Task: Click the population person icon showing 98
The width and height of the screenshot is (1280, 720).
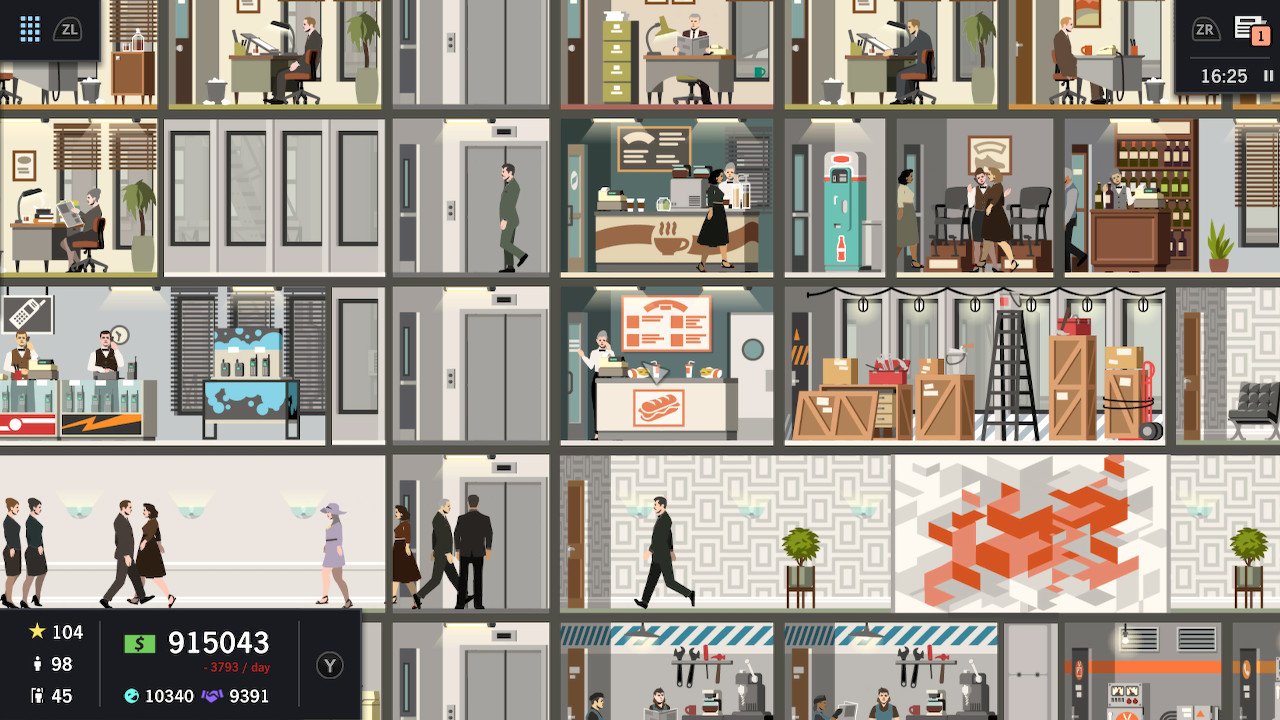Action: pyautogui.click(x=37, y=664)
